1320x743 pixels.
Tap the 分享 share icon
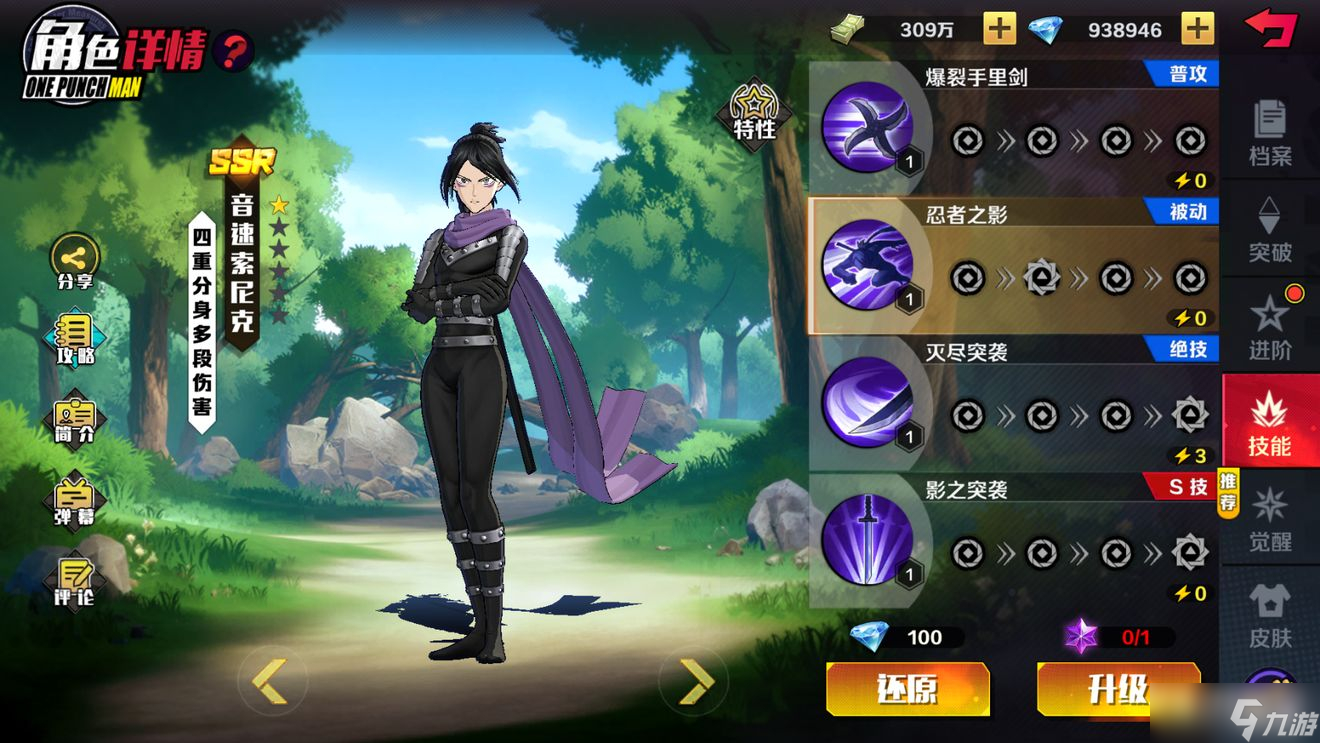click(x=75, y=260)
